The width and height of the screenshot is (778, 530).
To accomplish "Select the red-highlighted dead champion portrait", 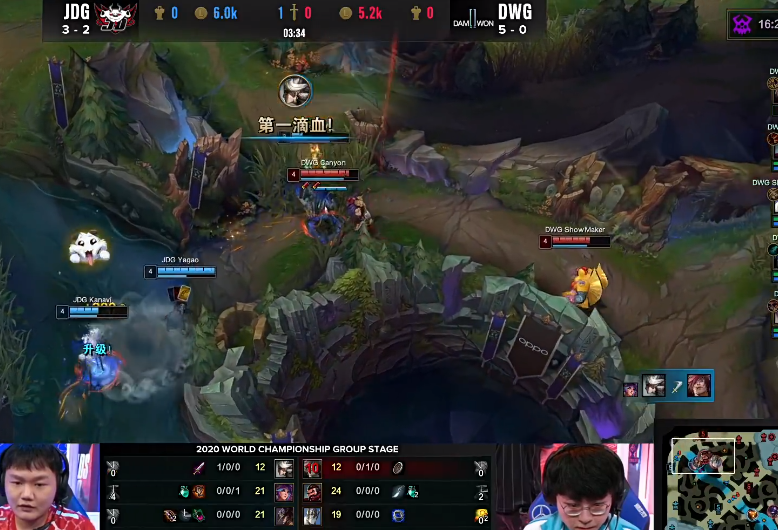I will [311, 468].
